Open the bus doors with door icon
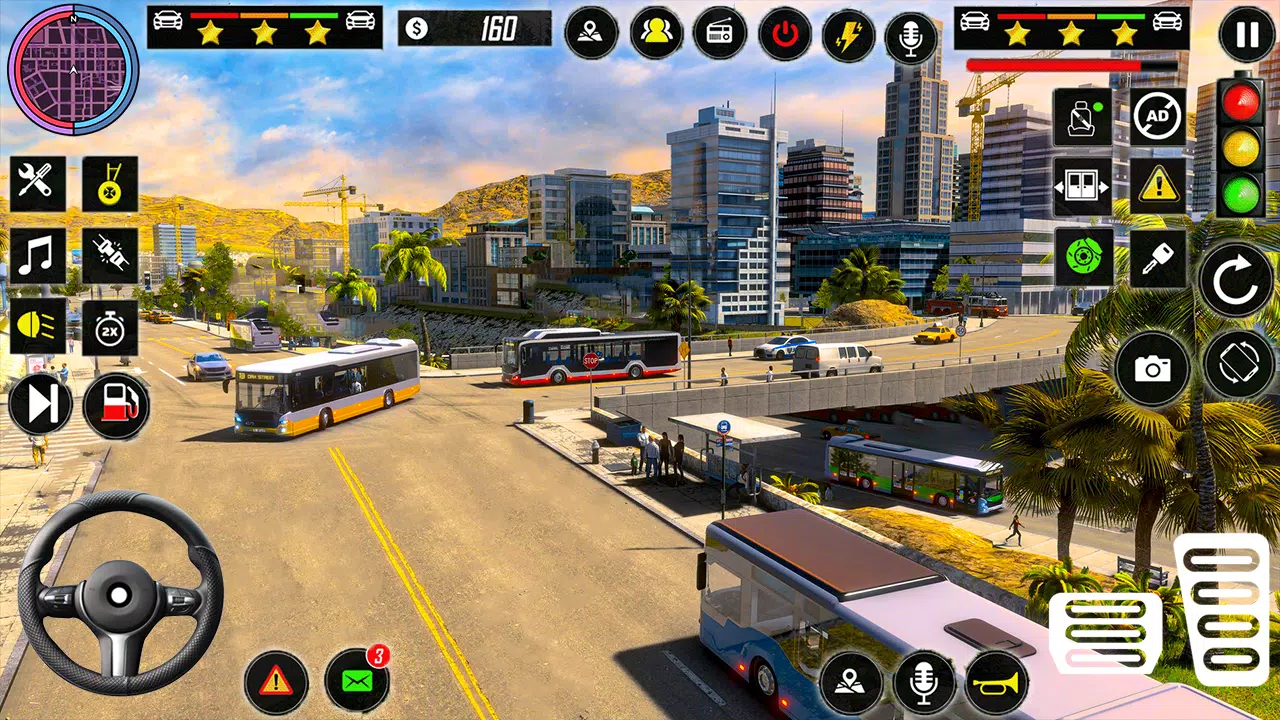1280x720 pixels. coord(1082,186)
